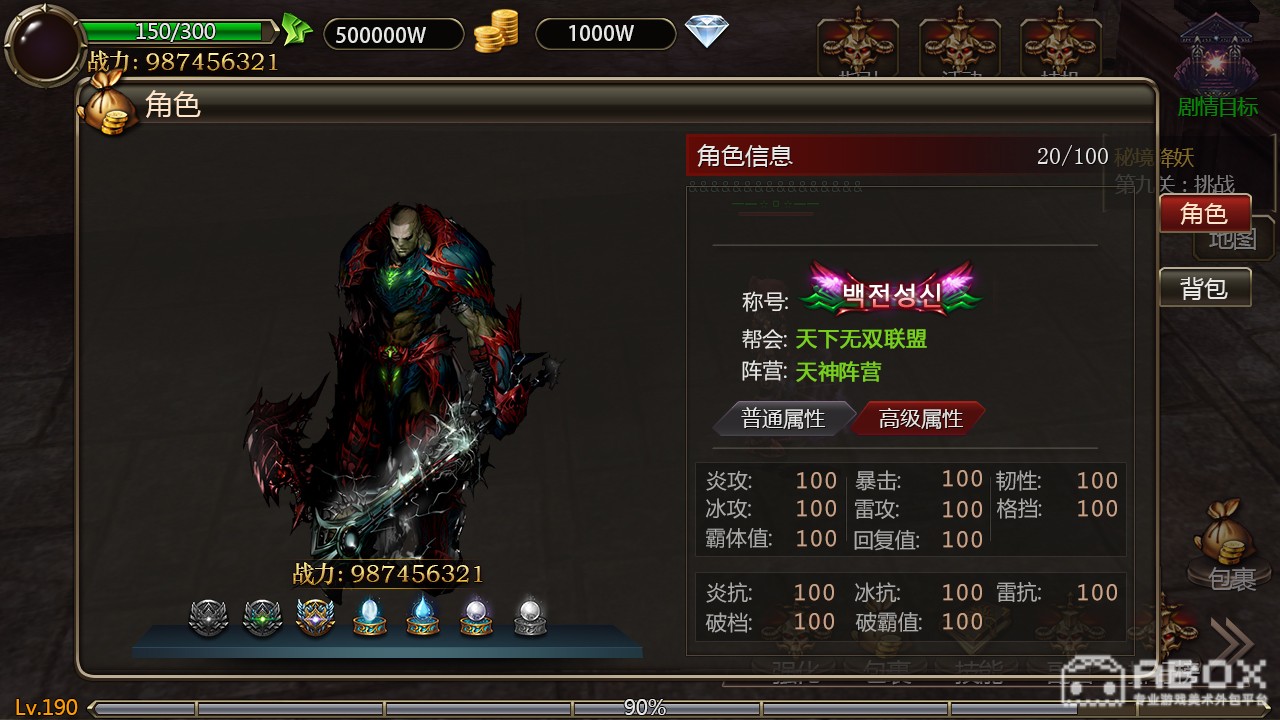Viewport: 1280px width, 720px height.
Task: Switch to the 角色 side tab
Action: click(1204, 213)
